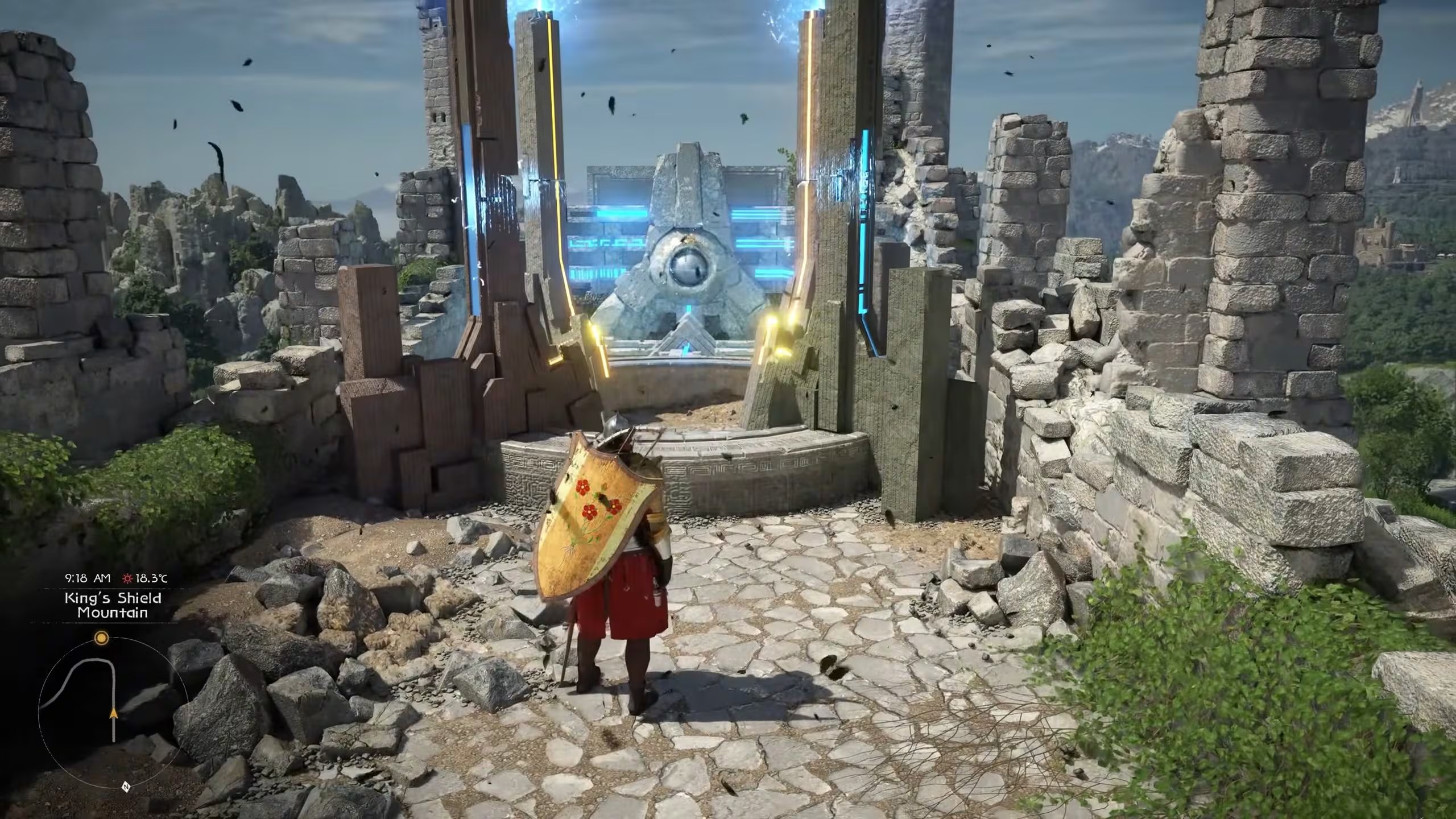Click the player arrow on the minimap

coord(114,712)
